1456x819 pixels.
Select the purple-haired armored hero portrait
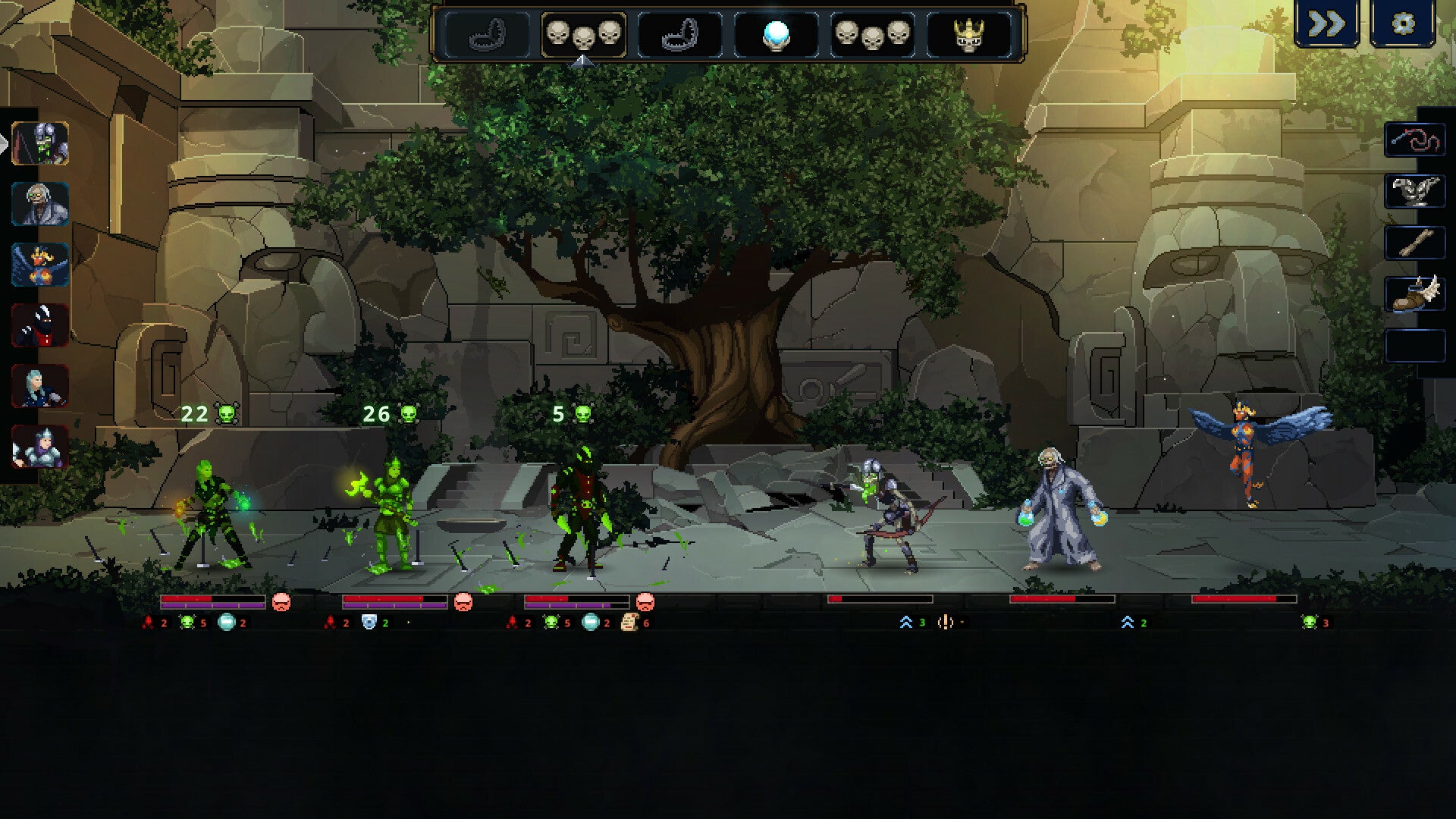[40, 447]
